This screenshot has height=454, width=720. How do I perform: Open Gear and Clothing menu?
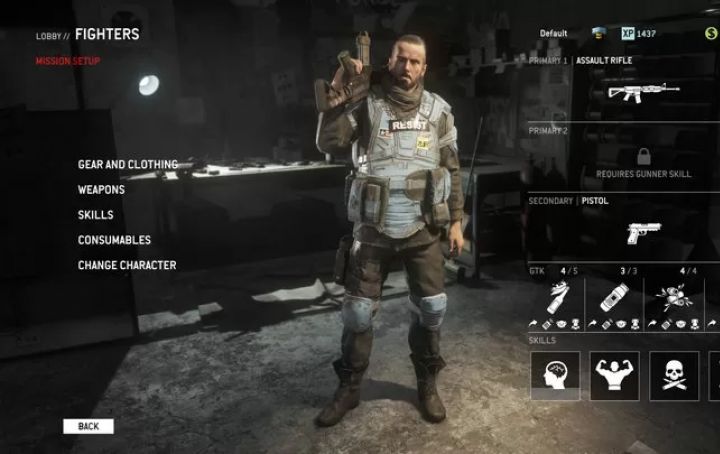pos(127,164)
